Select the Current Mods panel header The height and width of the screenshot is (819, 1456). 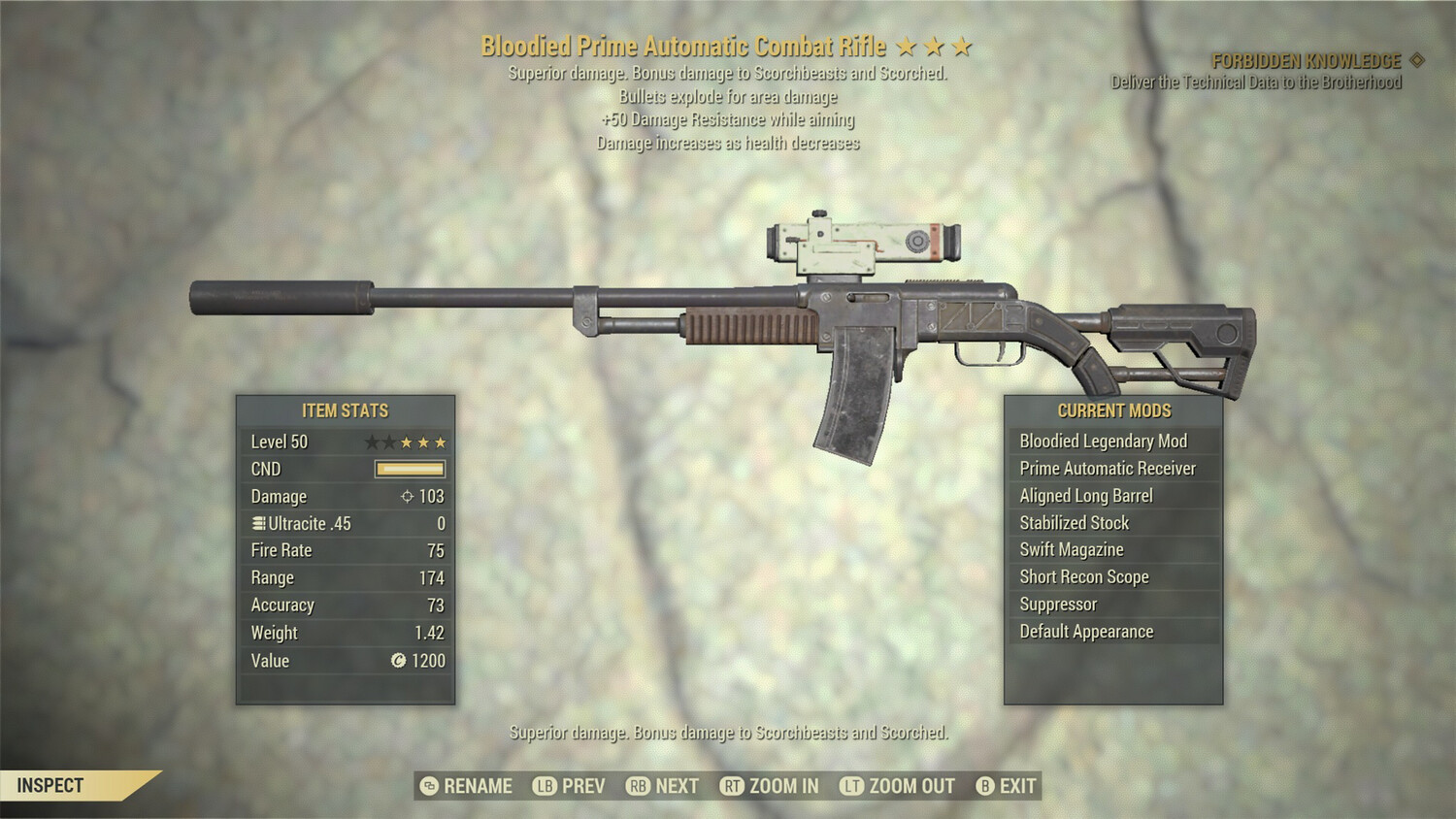point(1113,409)
